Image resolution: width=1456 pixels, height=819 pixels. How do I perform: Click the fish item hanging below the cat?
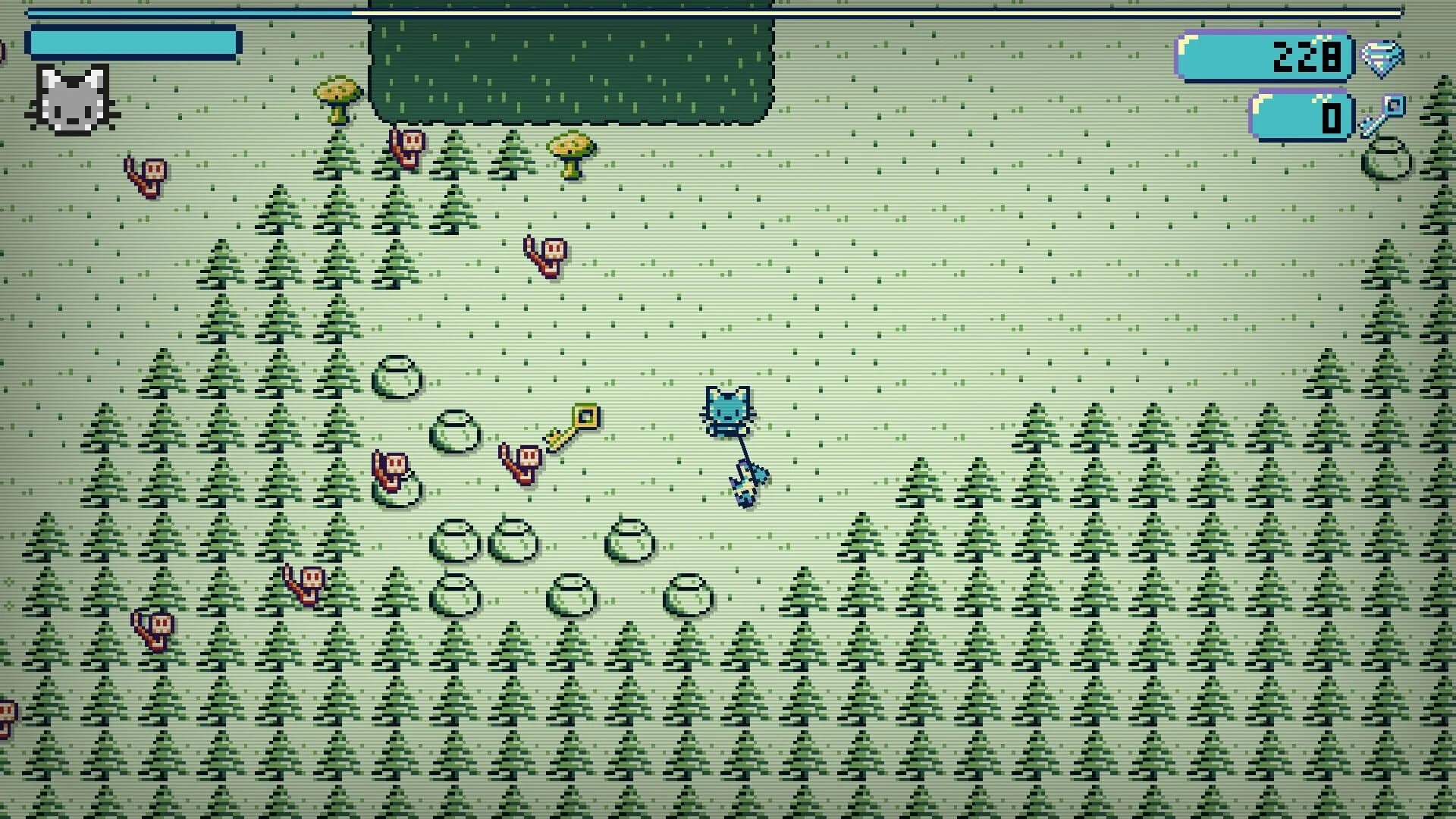(x=747, y=482)
